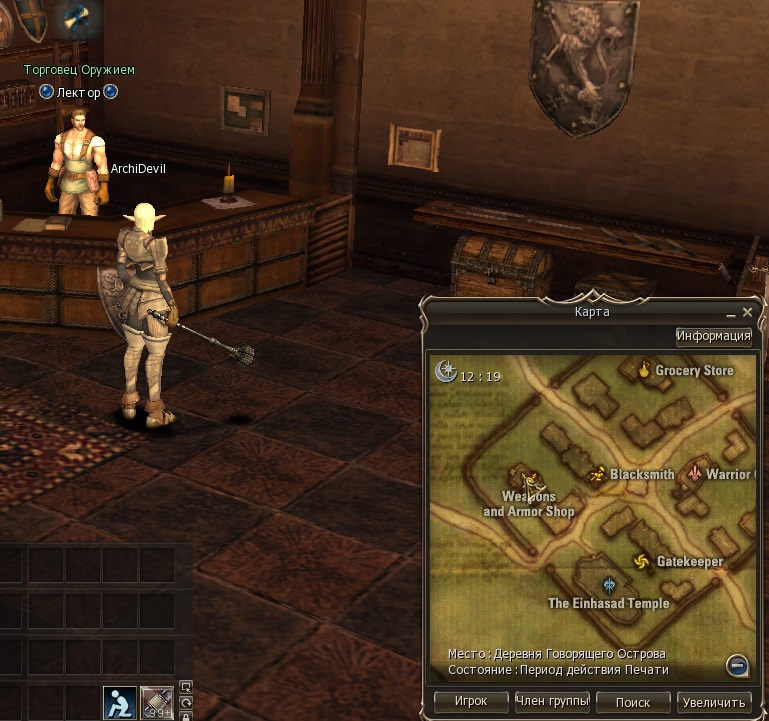Viewport: 769px width, 721px height.
Task: Activate the sit-down action in the hotbar
Action: [x=120, y=702]
